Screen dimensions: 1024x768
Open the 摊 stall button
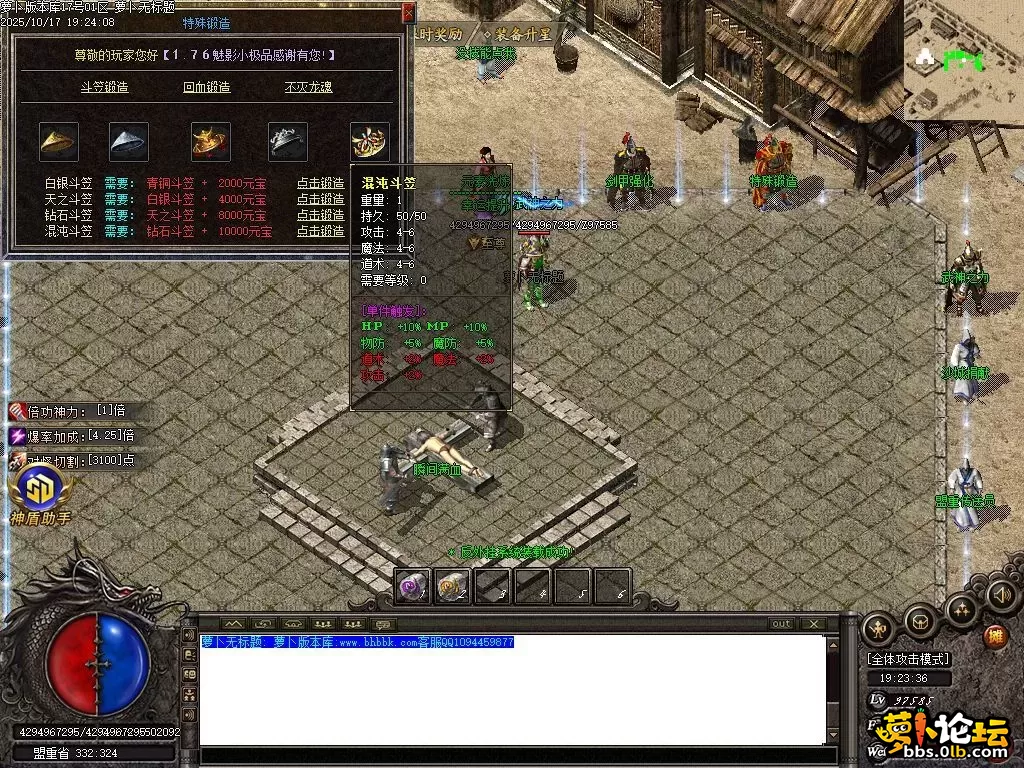tap(994, 635)
